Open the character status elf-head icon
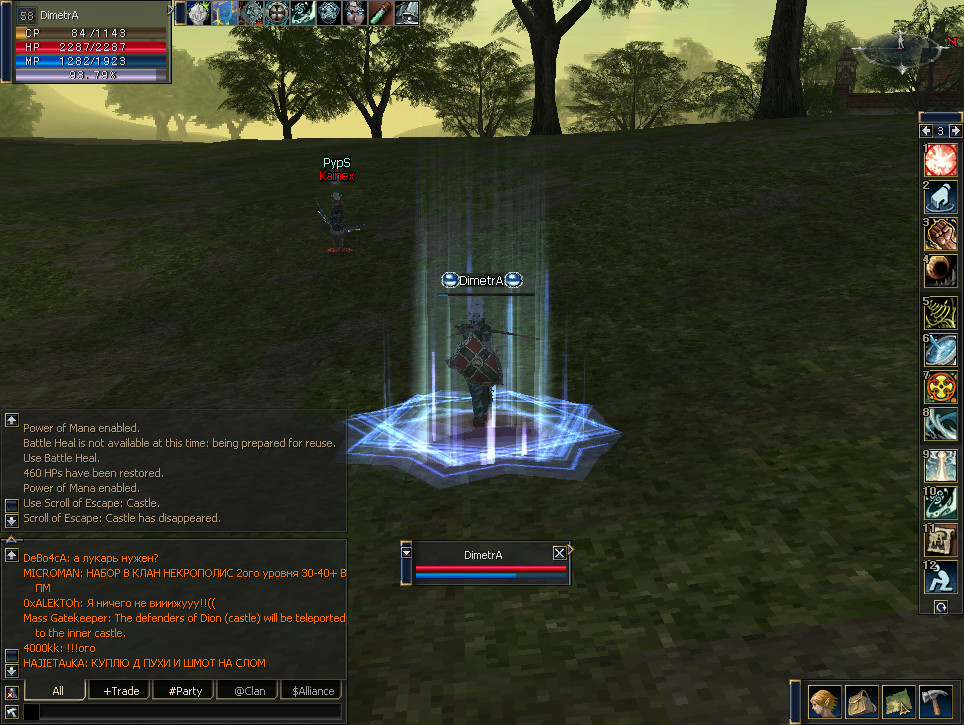 (x=825, y=701)
